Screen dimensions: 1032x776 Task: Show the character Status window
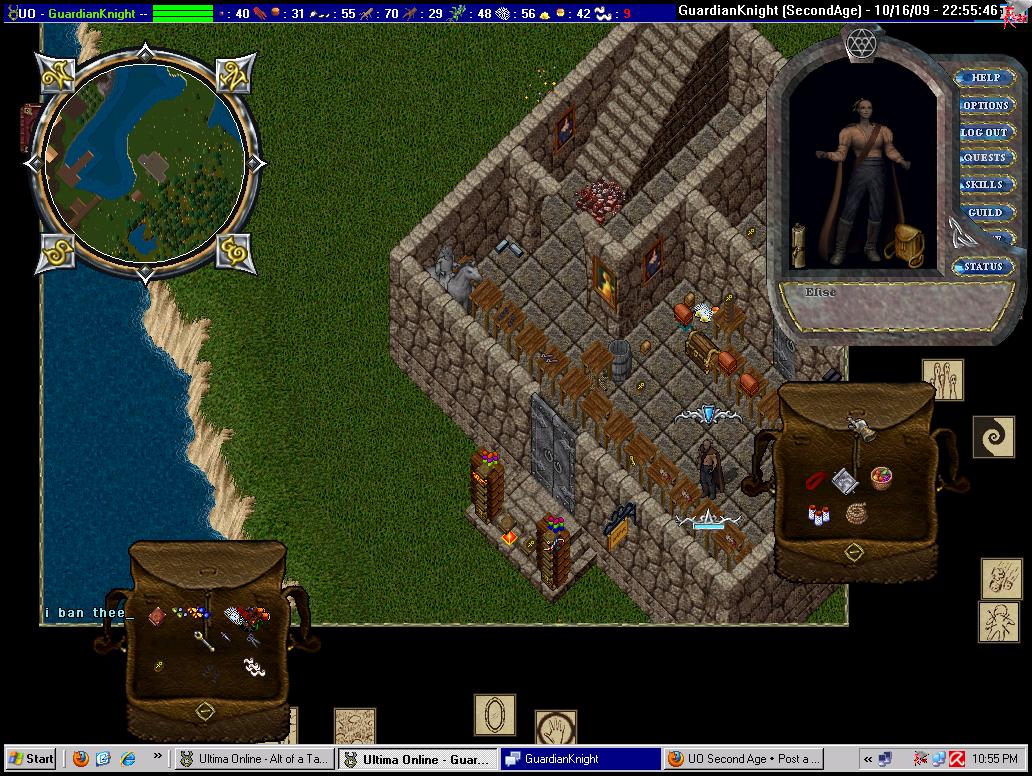tap(982, 267)
